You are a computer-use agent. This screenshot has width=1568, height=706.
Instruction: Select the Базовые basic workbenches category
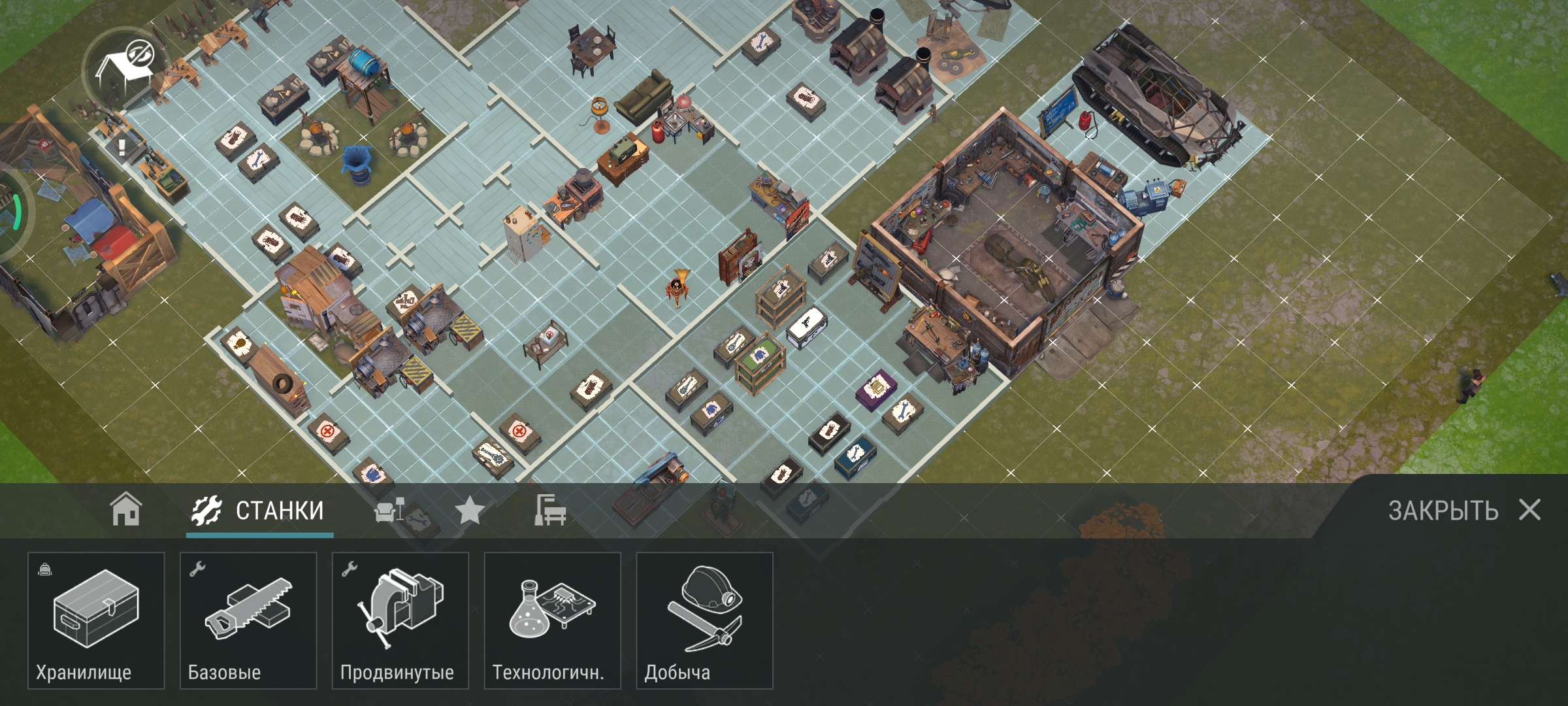pos(248,620)
